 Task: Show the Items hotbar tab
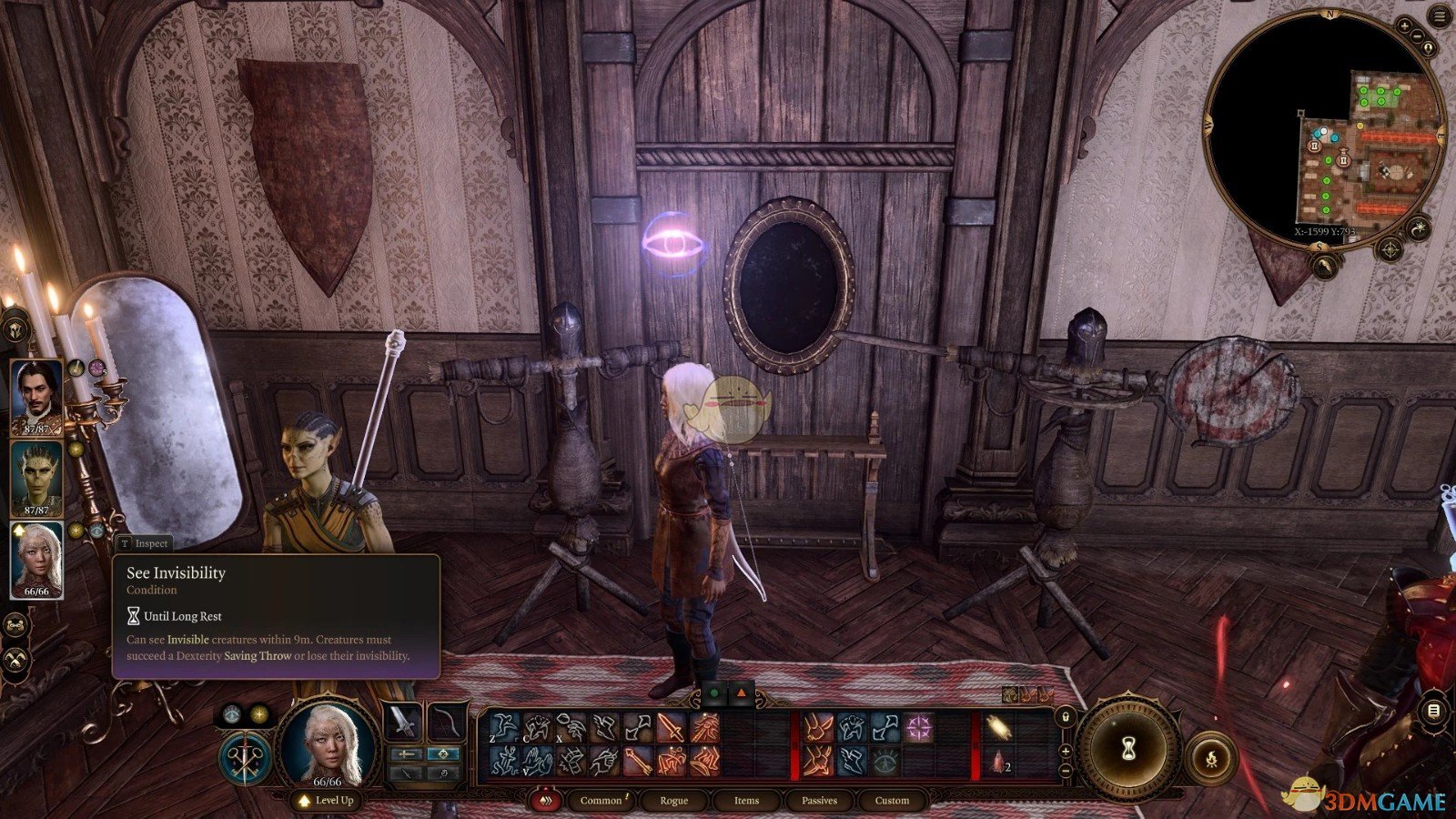coord(746,800)
